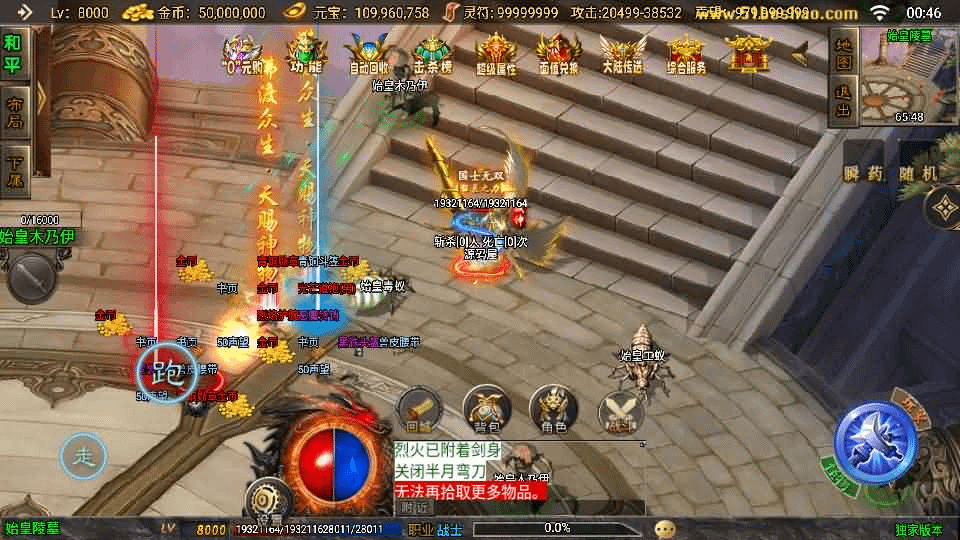This screenshot has height=540, width=960.
Task: Select the 走 walk movement button
Action: pyautogui.click(x=83, y=457)
